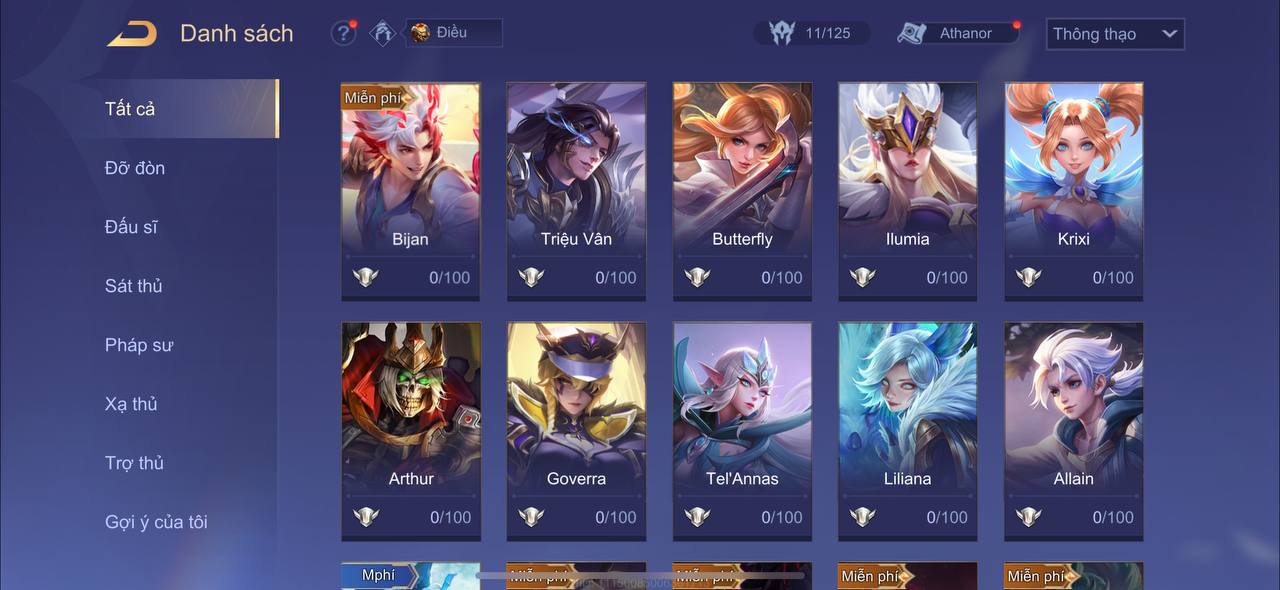The width and height of the screenshot is (1280, 590).
Task: Open the Athanor button
Action: pyautogui.click(x=957, y=33)
